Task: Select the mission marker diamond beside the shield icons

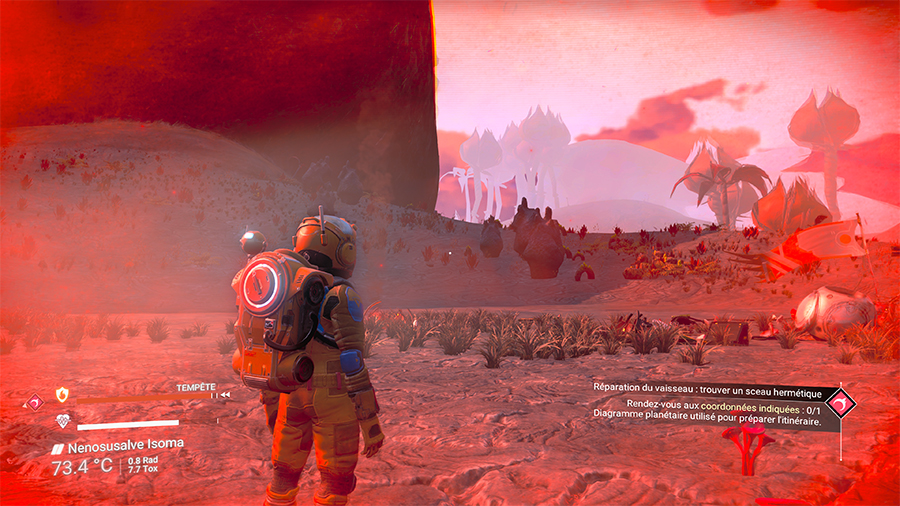Action: coord(36,403)
